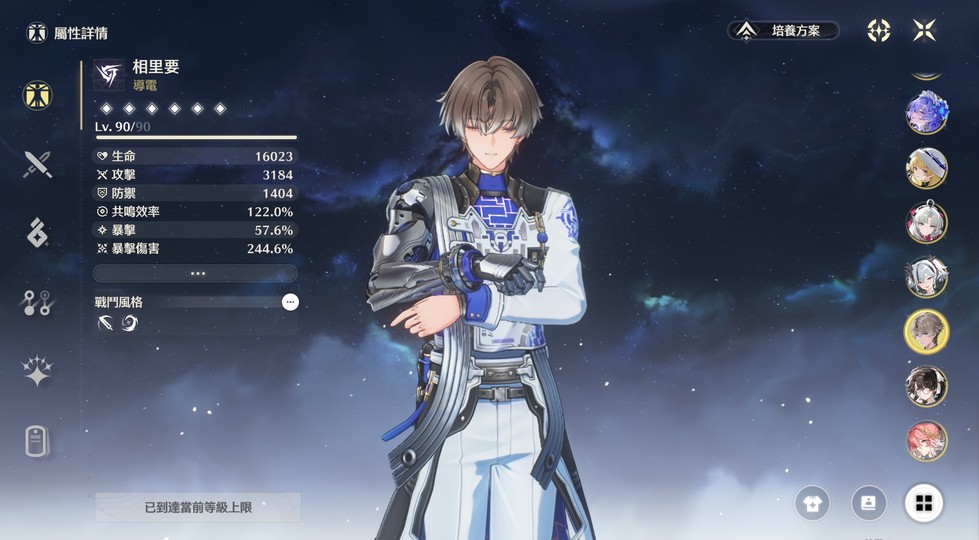Open the crossed-swords weapon tab
The image size is (979, 540).
click(x=38, y=163)
